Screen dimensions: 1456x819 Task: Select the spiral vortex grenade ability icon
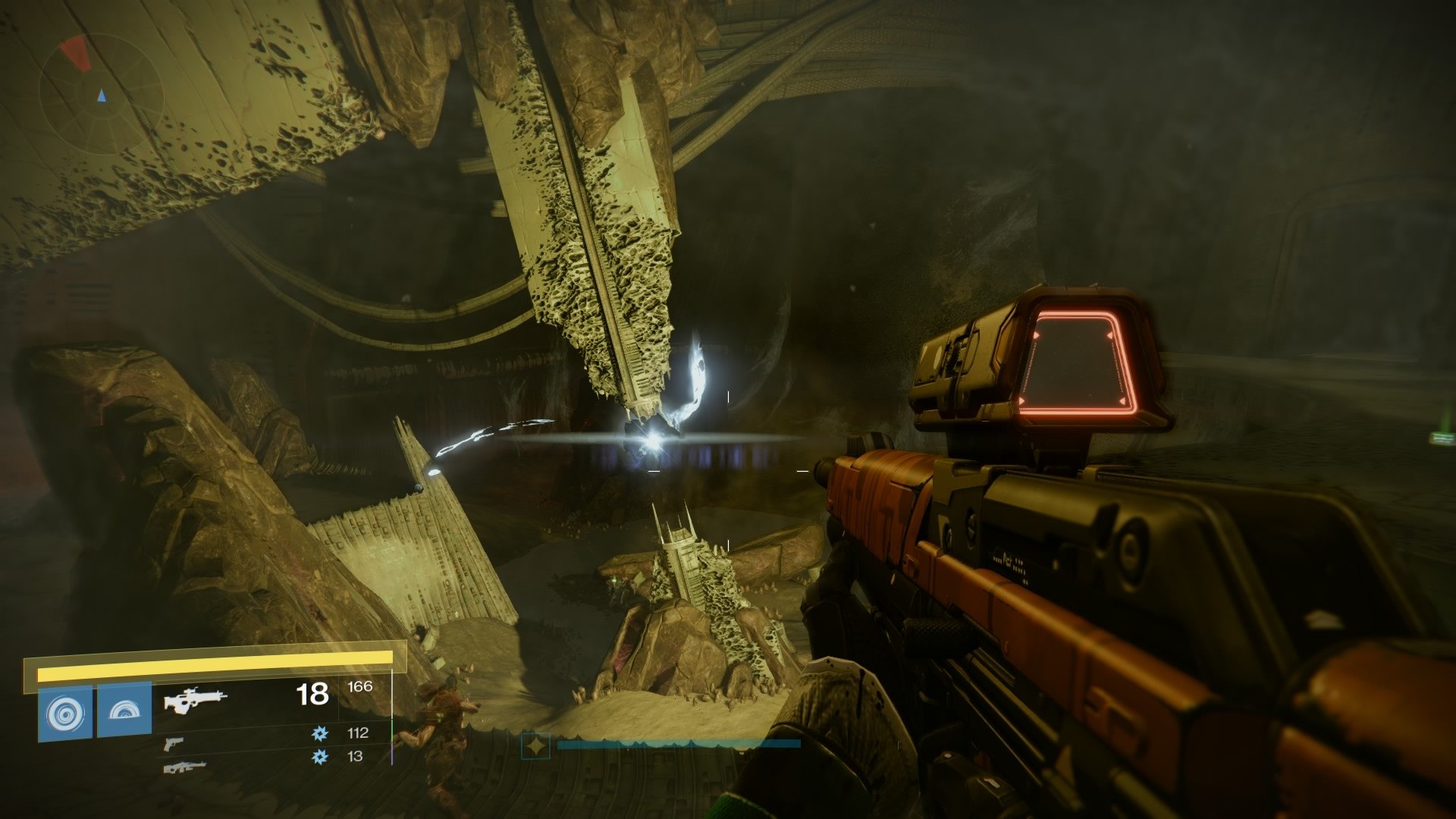coord(66,713)
